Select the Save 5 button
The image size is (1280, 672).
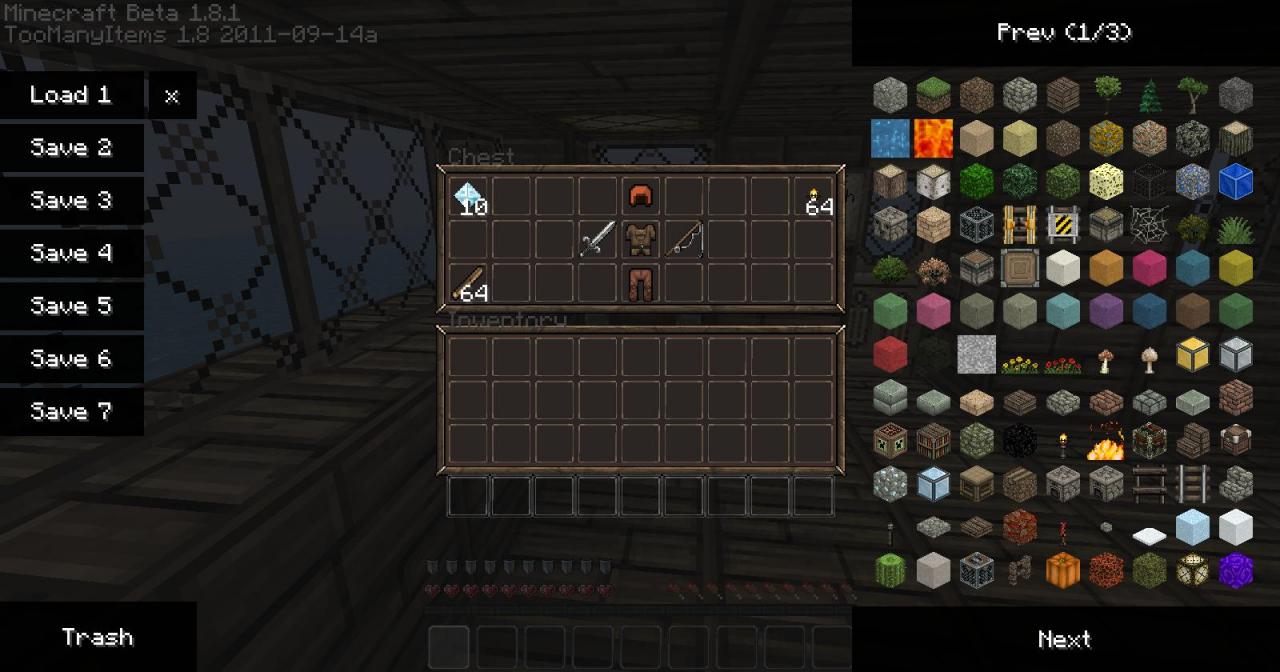71,306
